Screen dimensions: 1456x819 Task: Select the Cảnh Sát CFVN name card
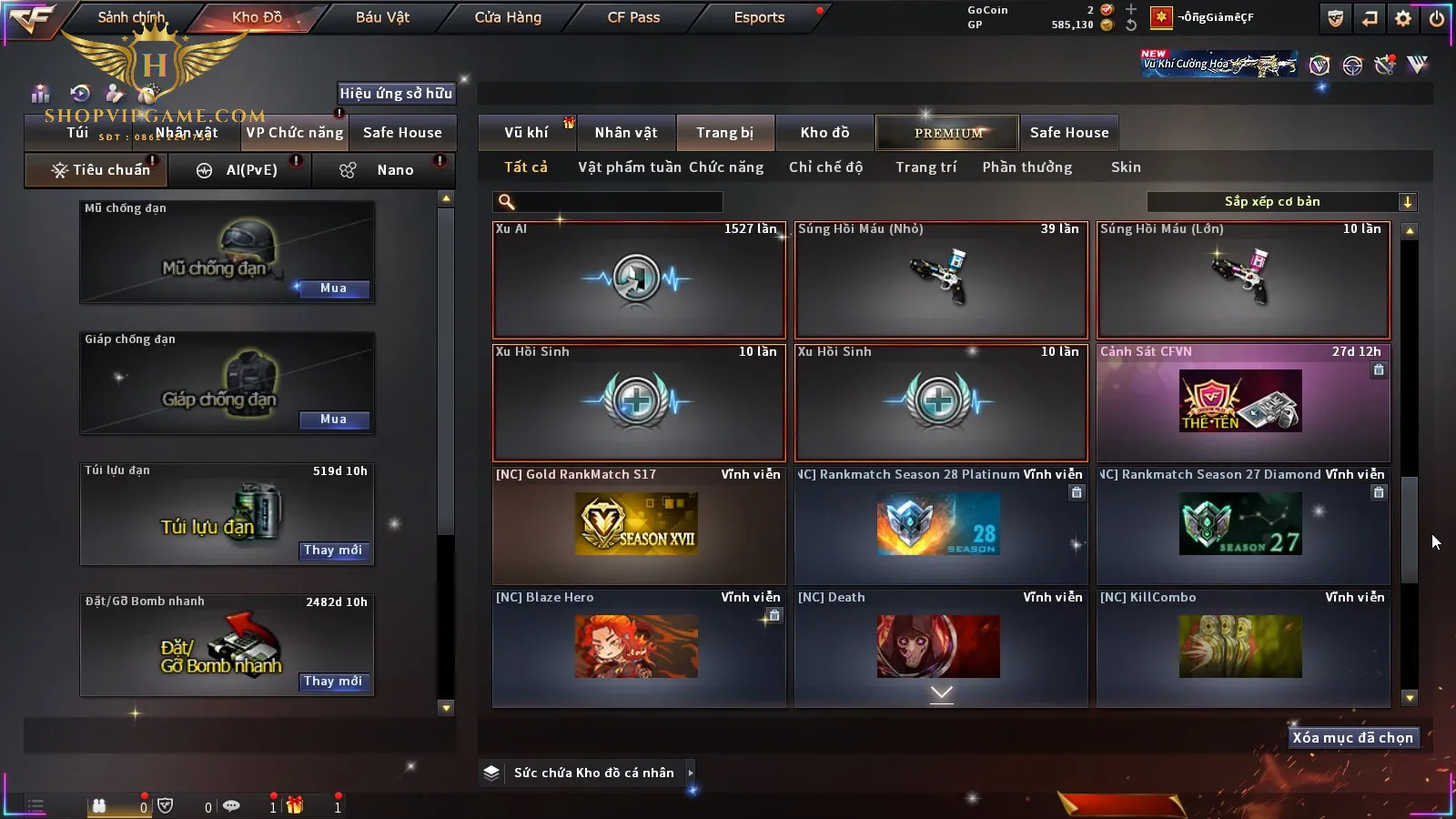(1243, 402)
